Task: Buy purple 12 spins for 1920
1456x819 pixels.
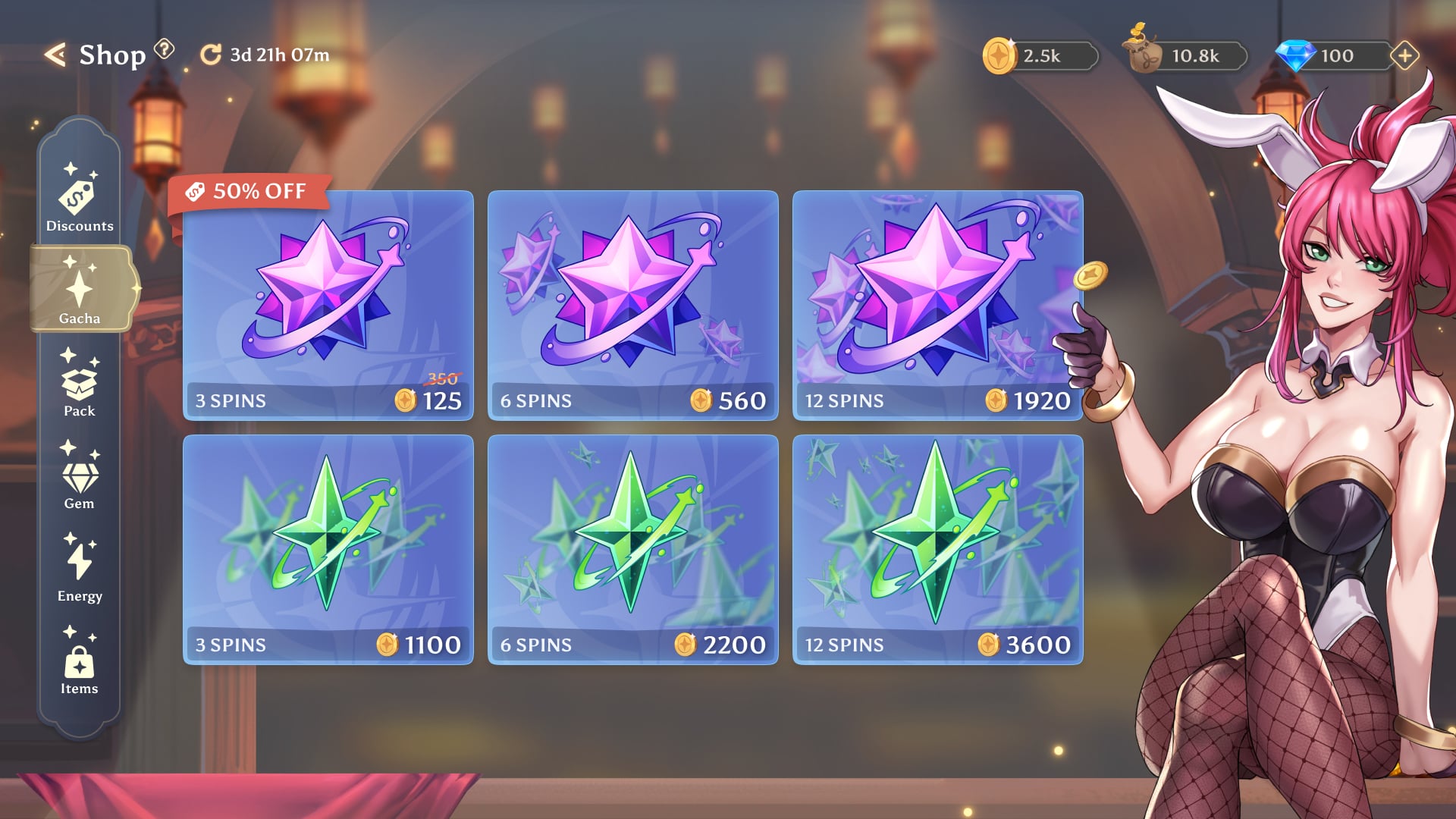Action: point(938,306)
